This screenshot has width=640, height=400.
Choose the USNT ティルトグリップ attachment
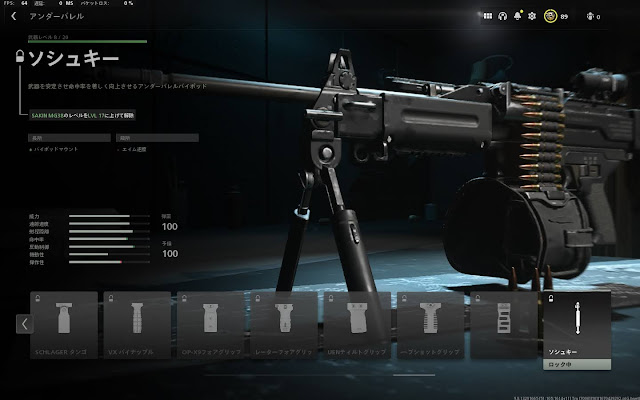point(357,325)
